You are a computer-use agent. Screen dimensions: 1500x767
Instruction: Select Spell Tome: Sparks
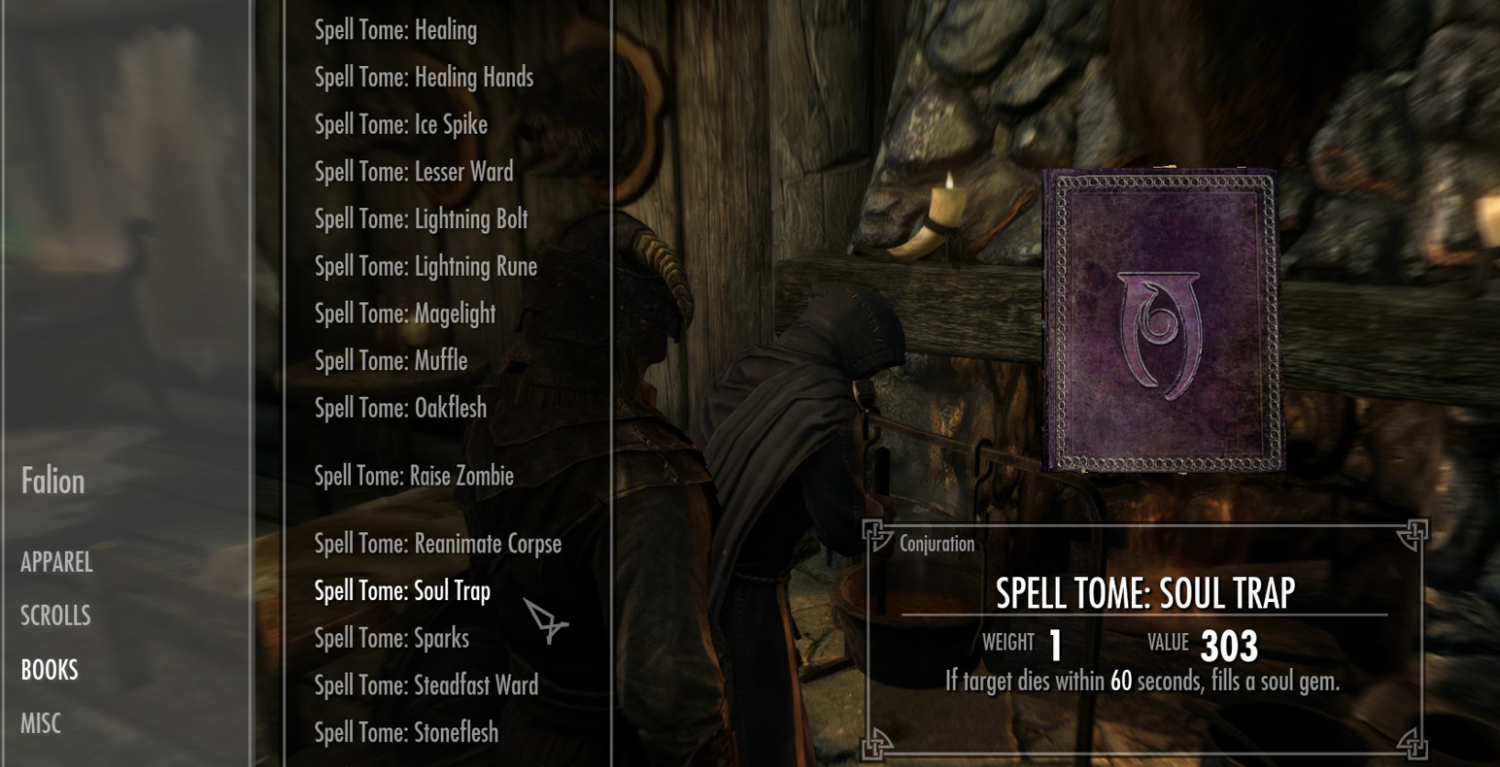tap(392, 638)
